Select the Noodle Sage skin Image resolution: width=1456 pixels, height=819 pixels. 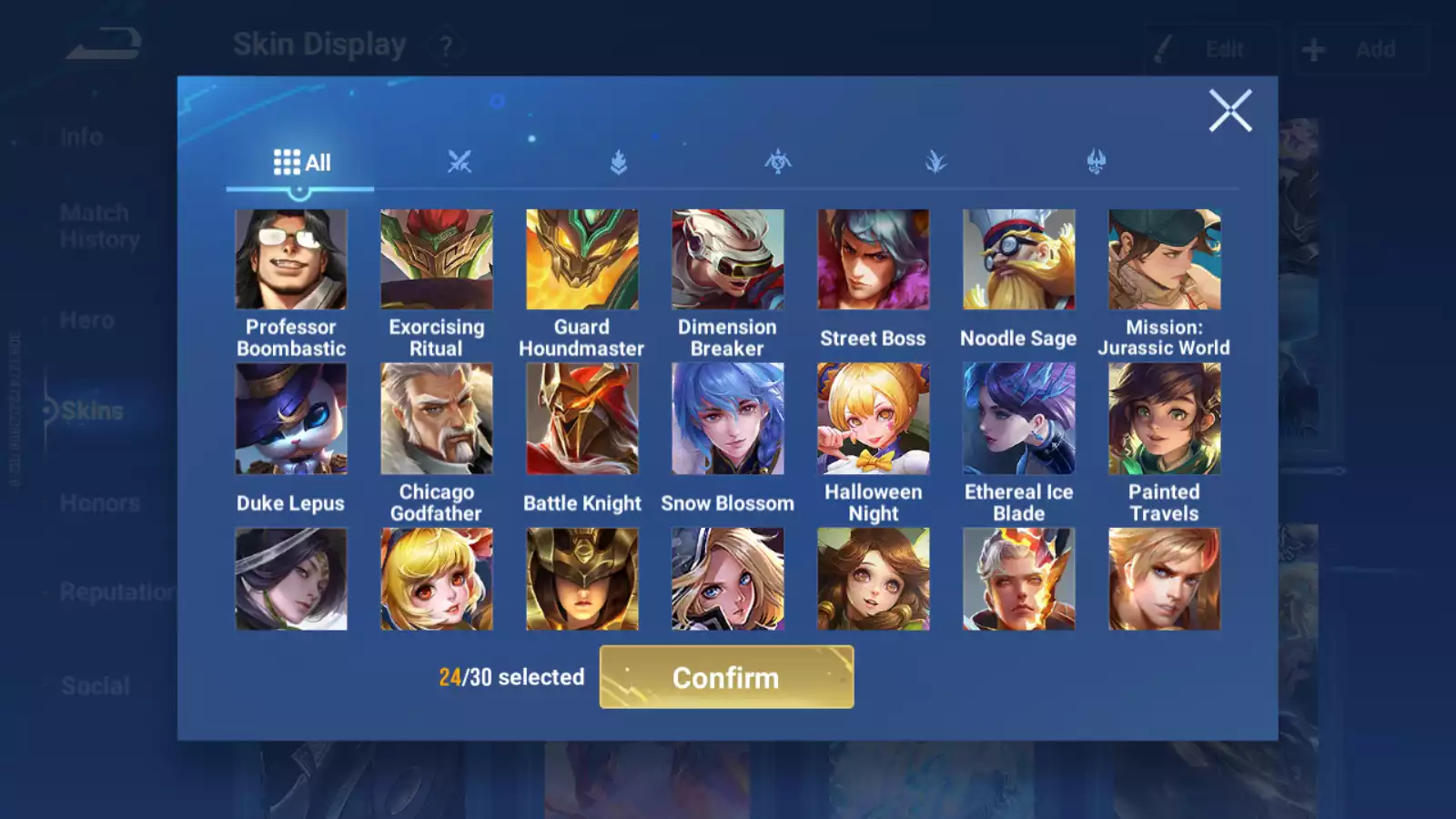pyautogui.click(x=1019, y=260)
